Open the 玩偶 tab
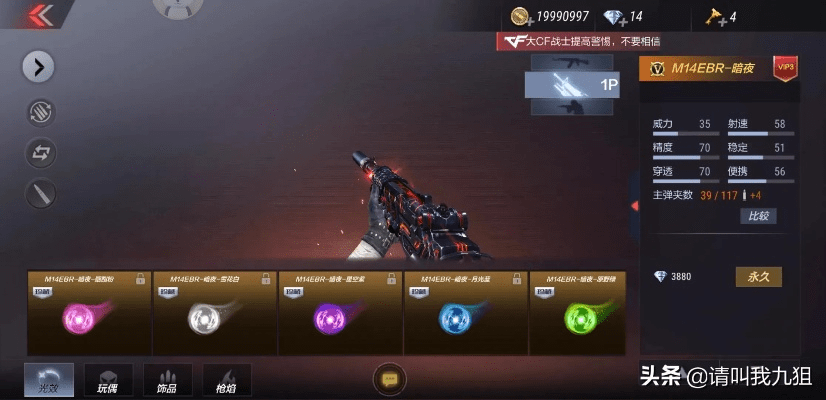Viewport: 826px width, 400px height. 107,380
